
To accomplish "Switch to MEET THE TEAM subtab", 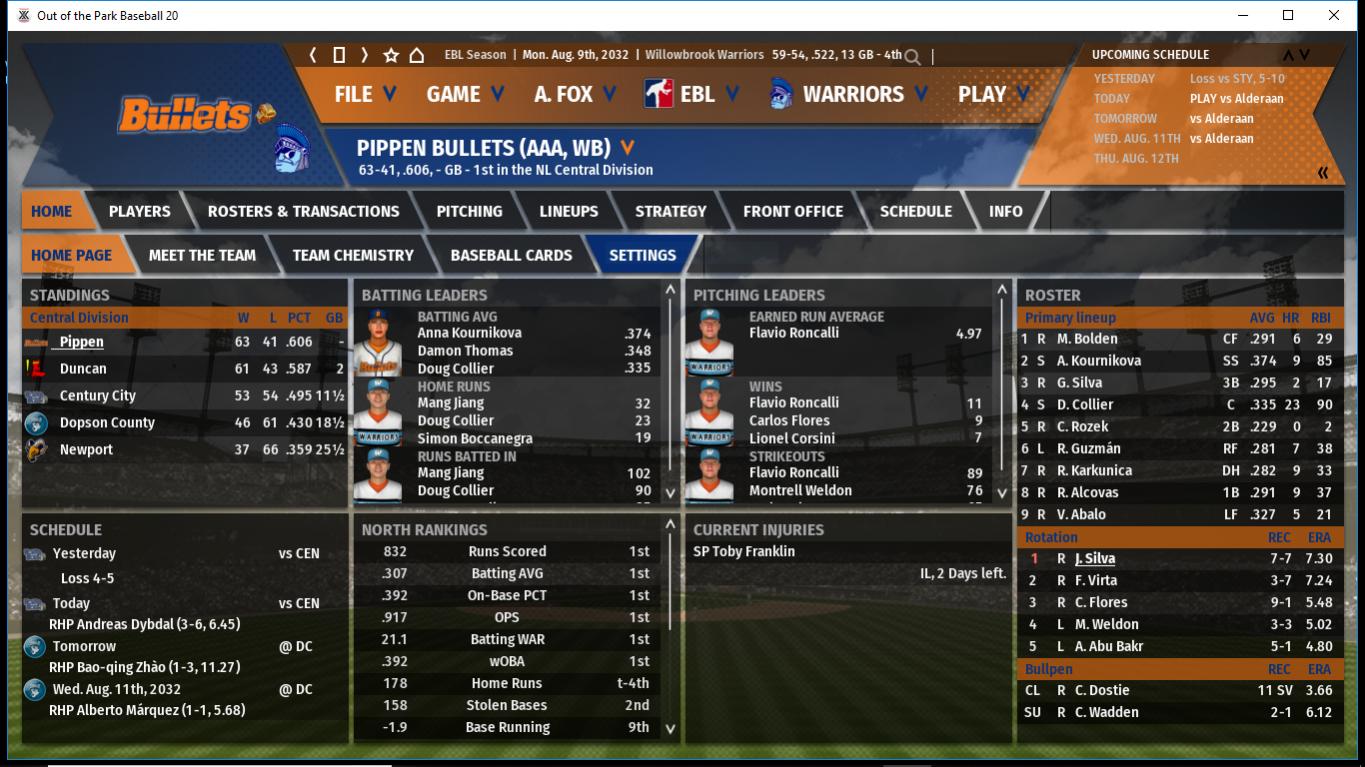I will 202,255.
